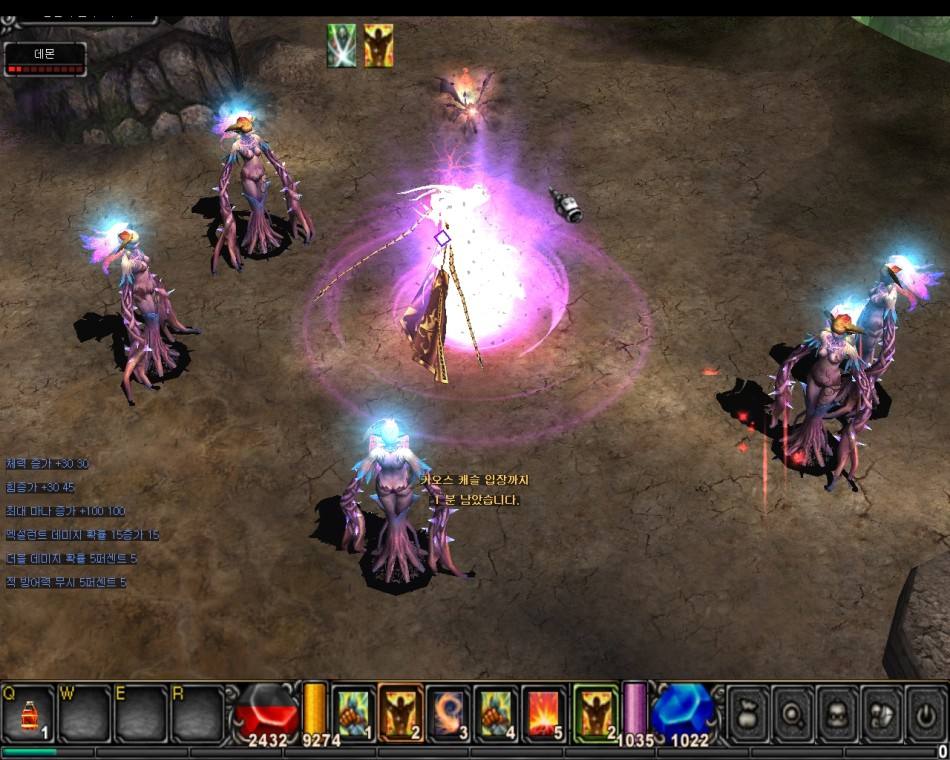This screenshot has height=760, width=950.
Task: Choose the orange swirl skill in slot 3
Action: 449,713
